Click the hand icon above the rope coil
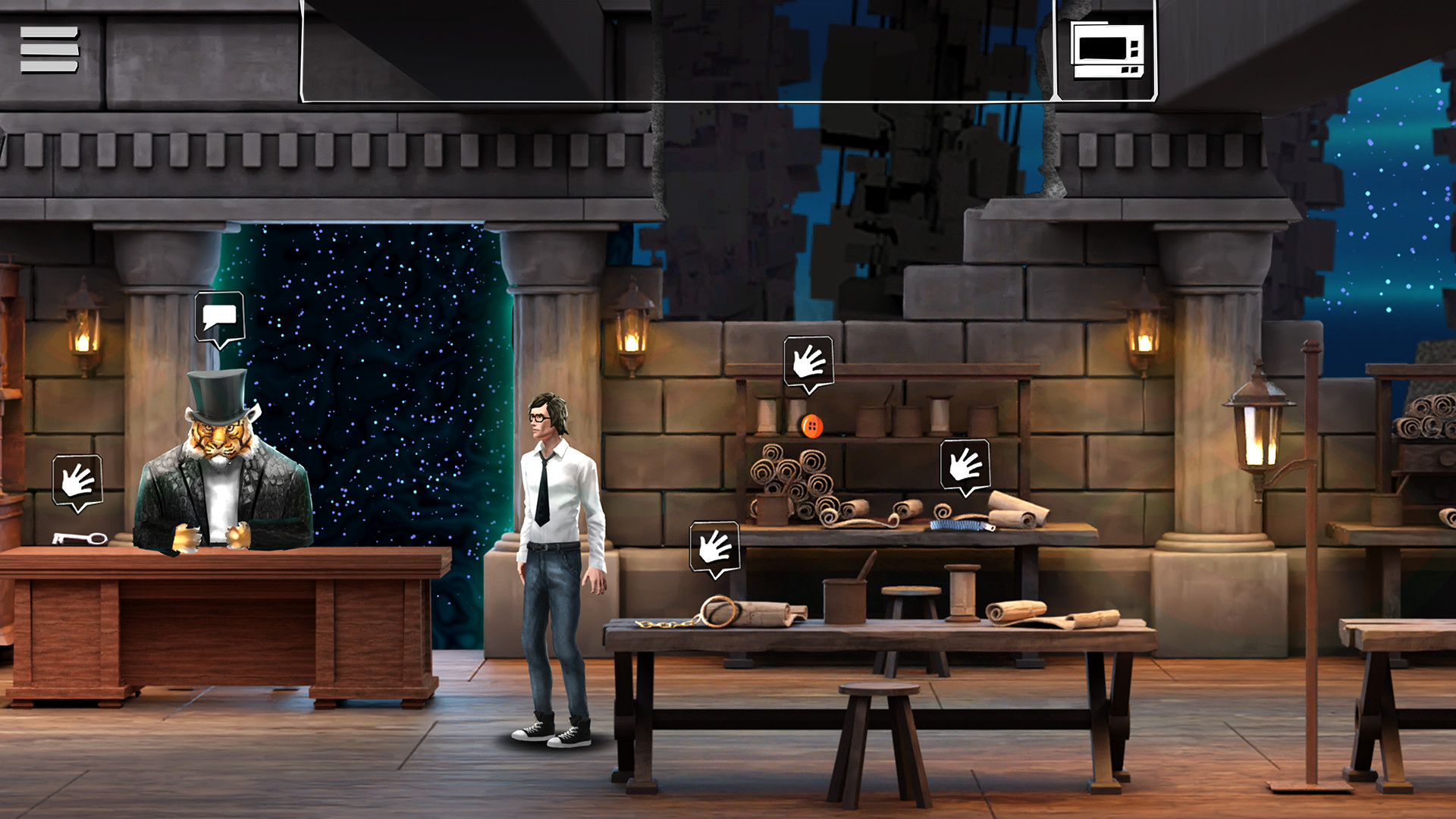This screenshot has height=819, width=1456. point(714,548)
